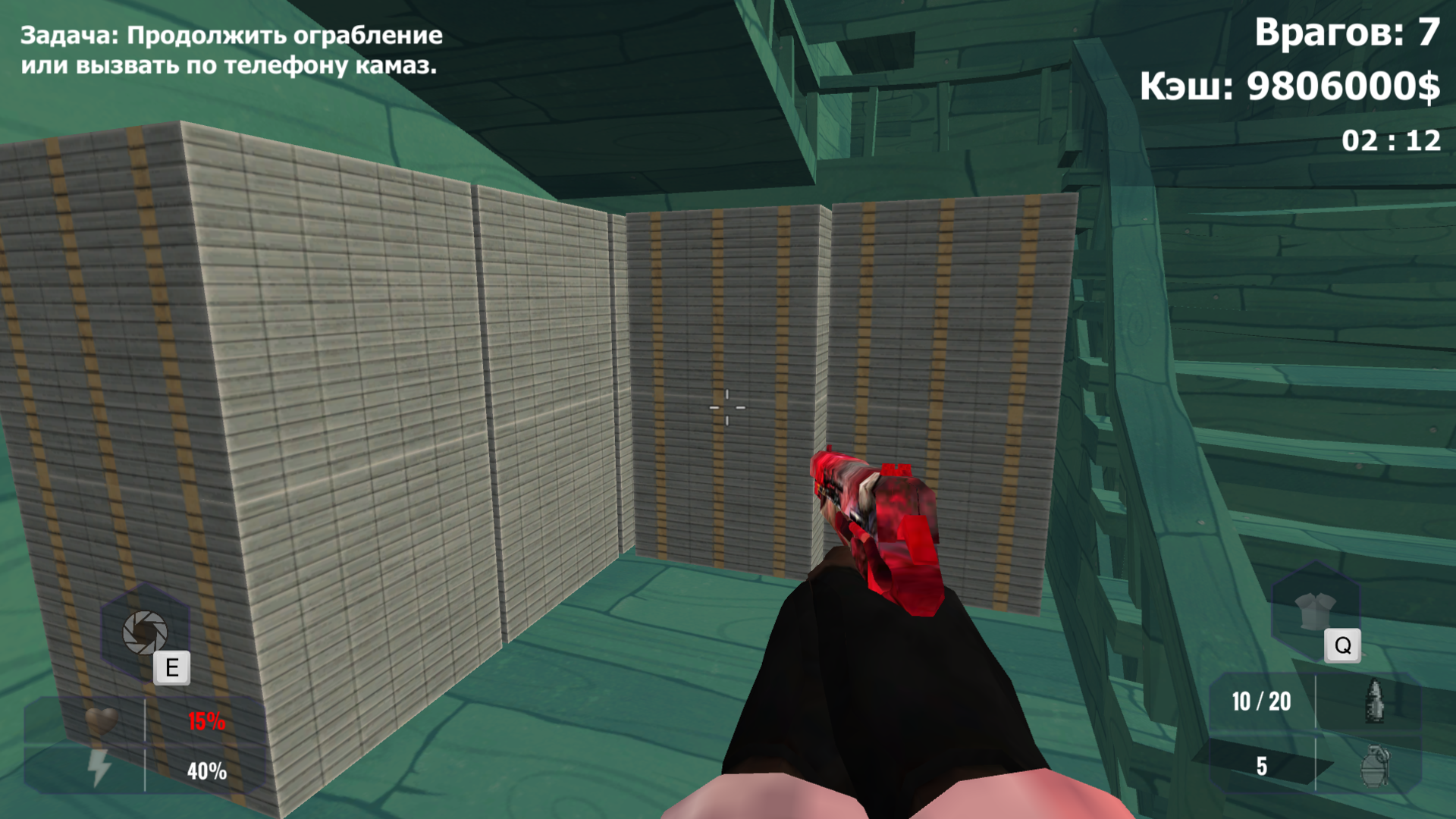The image size is (1456, 819).
Task: Click the E key prompt icon
Action: [173, 668]
